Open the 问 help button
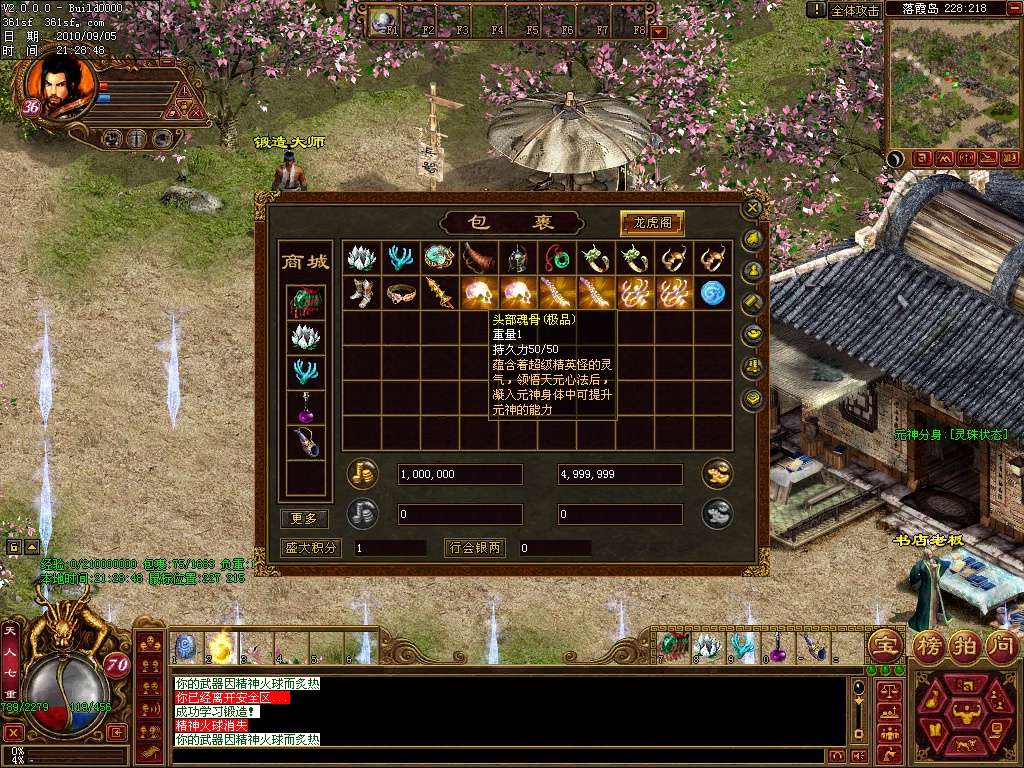Viewport: 1024px width, 768px height. [1001, 644]
